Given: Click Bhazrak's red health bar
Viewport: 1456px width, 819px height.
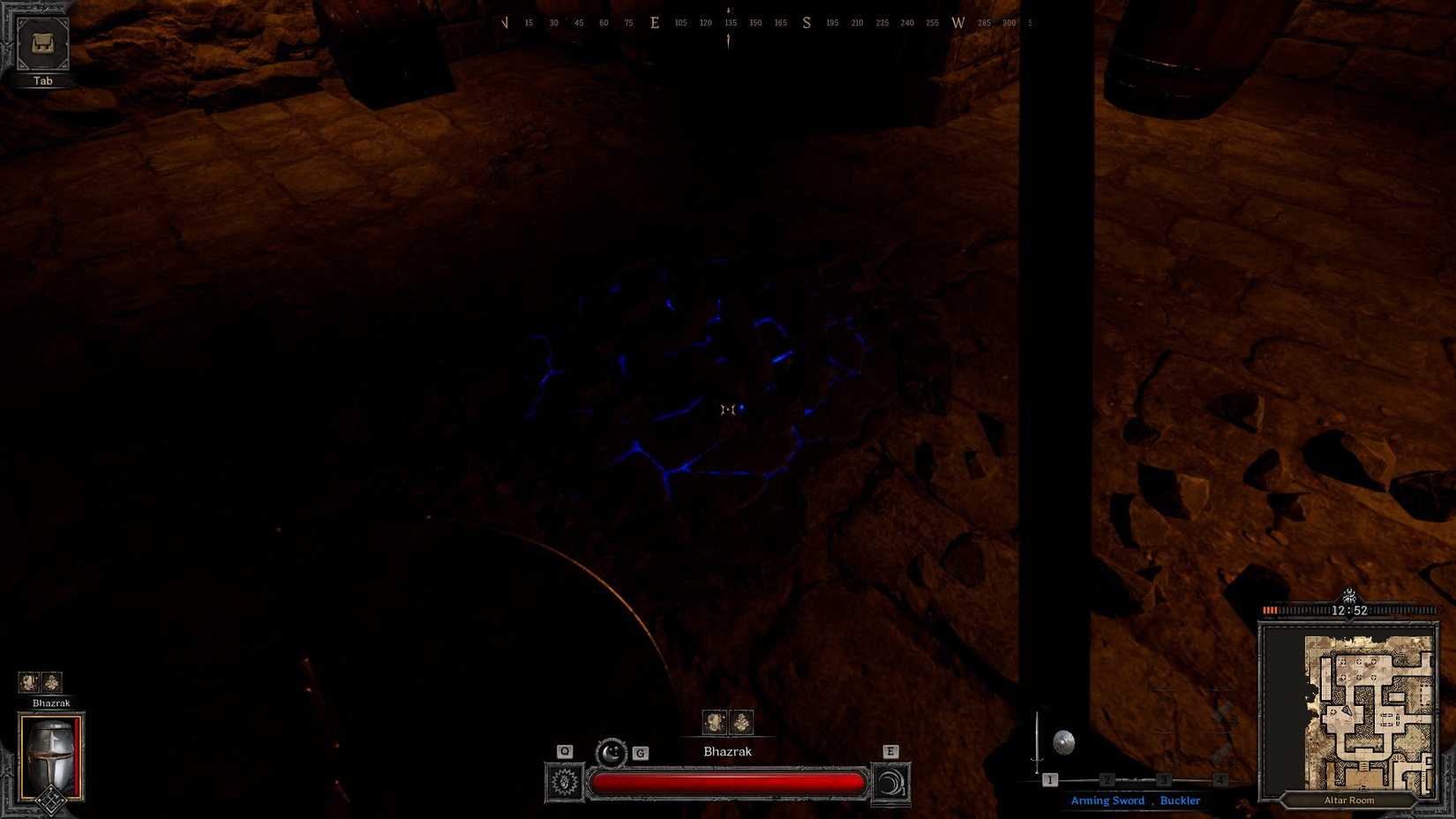Looking at the screenshot, I should tap(728, 782).
